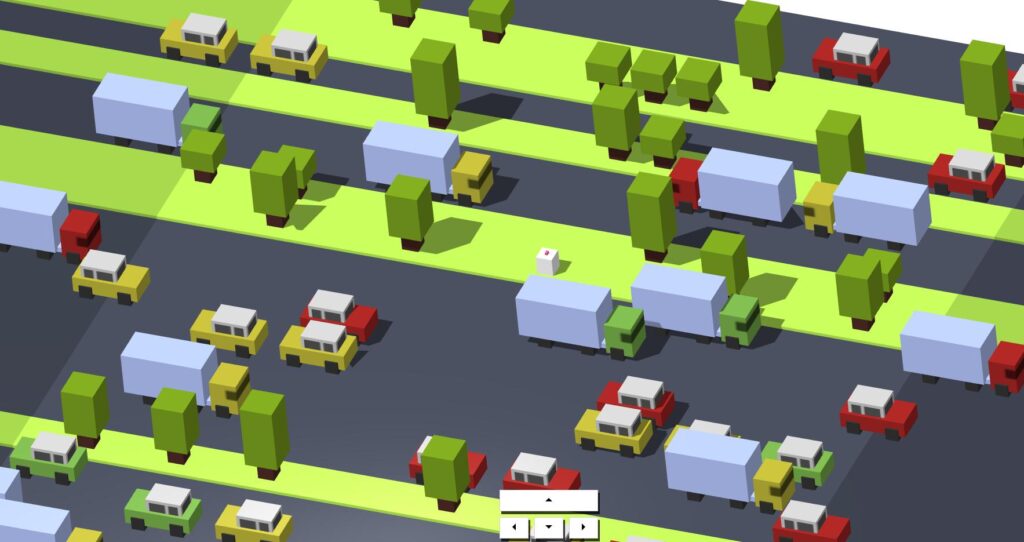Select the right arrow move button

tap(583, 526)
